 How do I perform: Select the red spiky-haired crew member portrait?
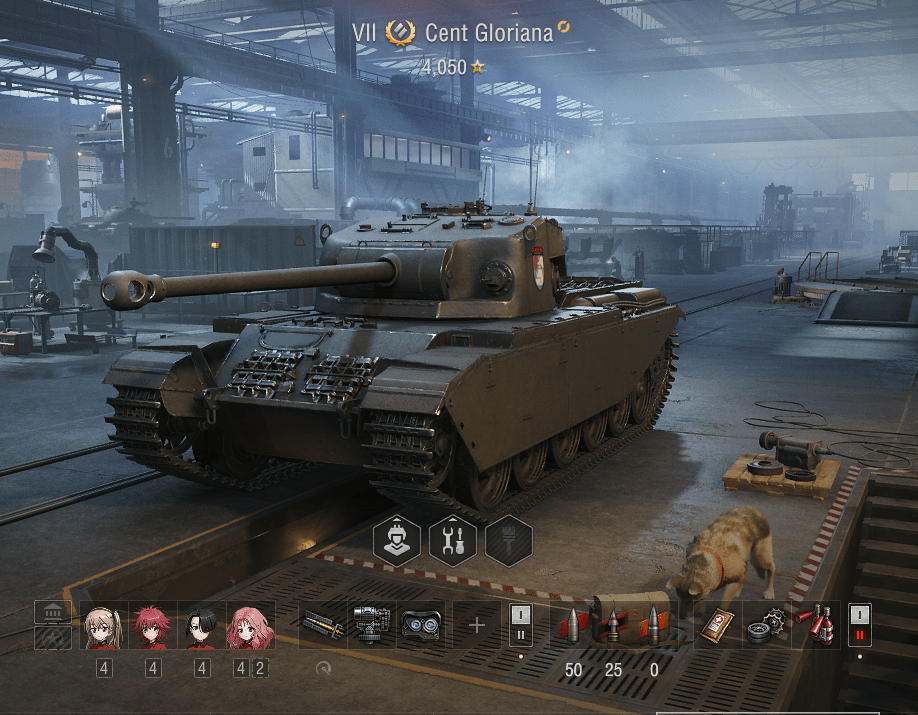152,626
